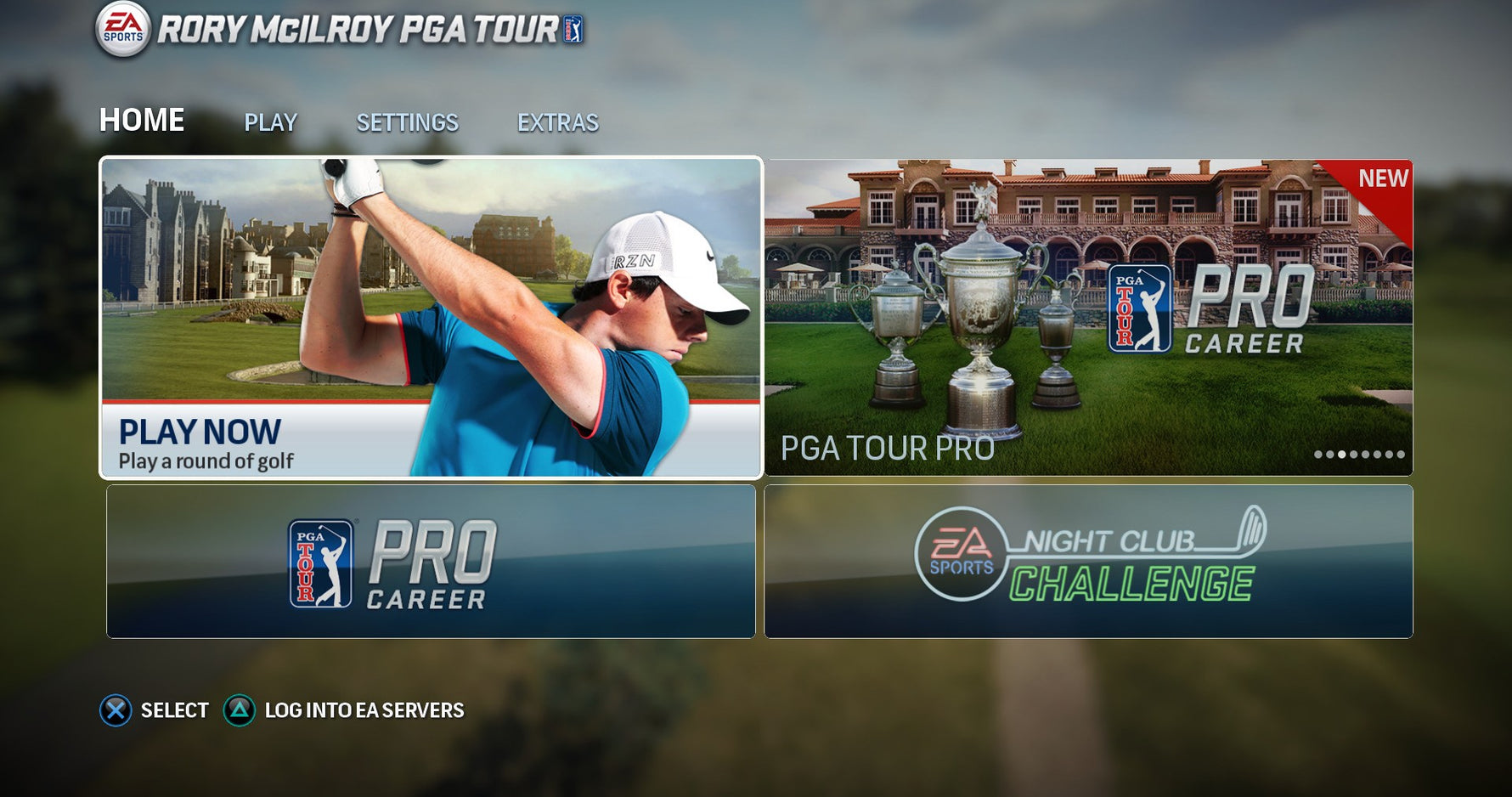The image size is (1512, 797).
Task: Open the featured PGA Tour Pro banner
Action: coord(1088,318)
